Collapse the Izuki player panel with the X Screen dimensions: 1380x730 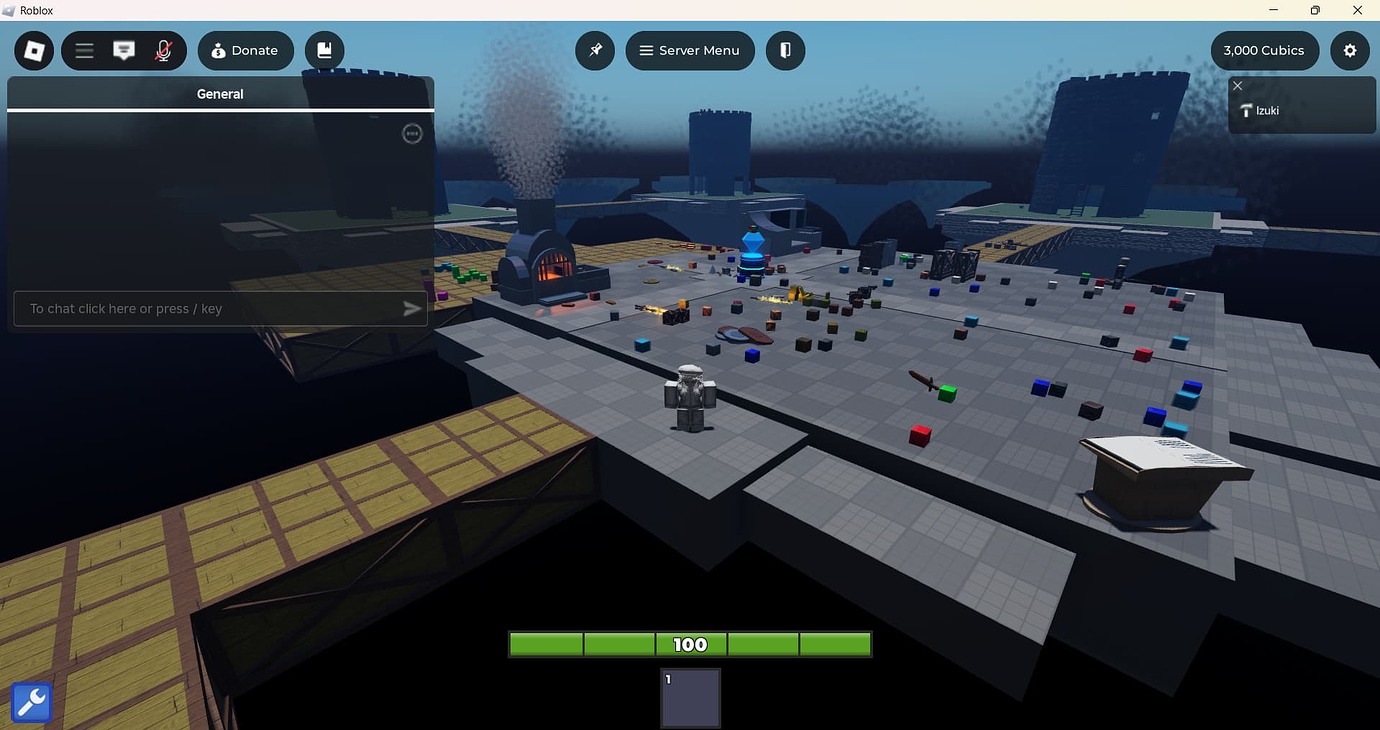(1237, 85)
